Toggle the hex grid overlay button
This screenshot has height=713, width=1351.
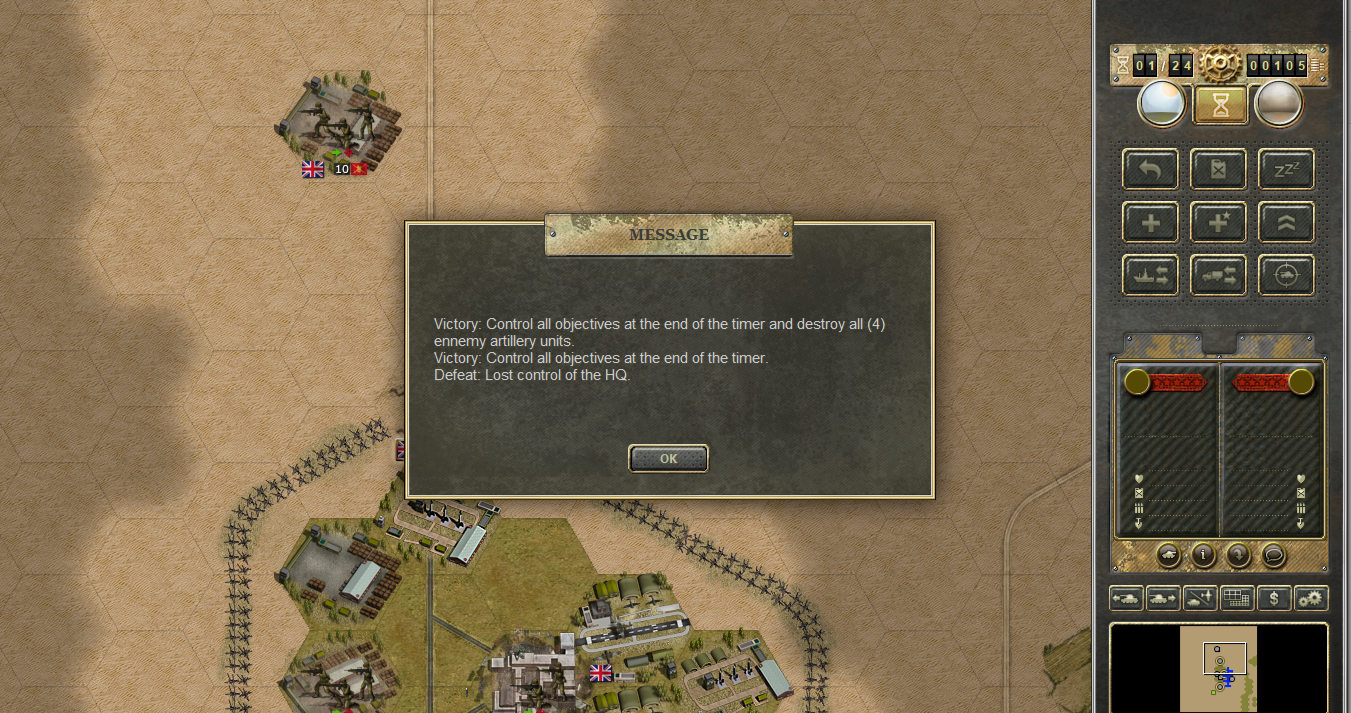[x=1237, y=598]
